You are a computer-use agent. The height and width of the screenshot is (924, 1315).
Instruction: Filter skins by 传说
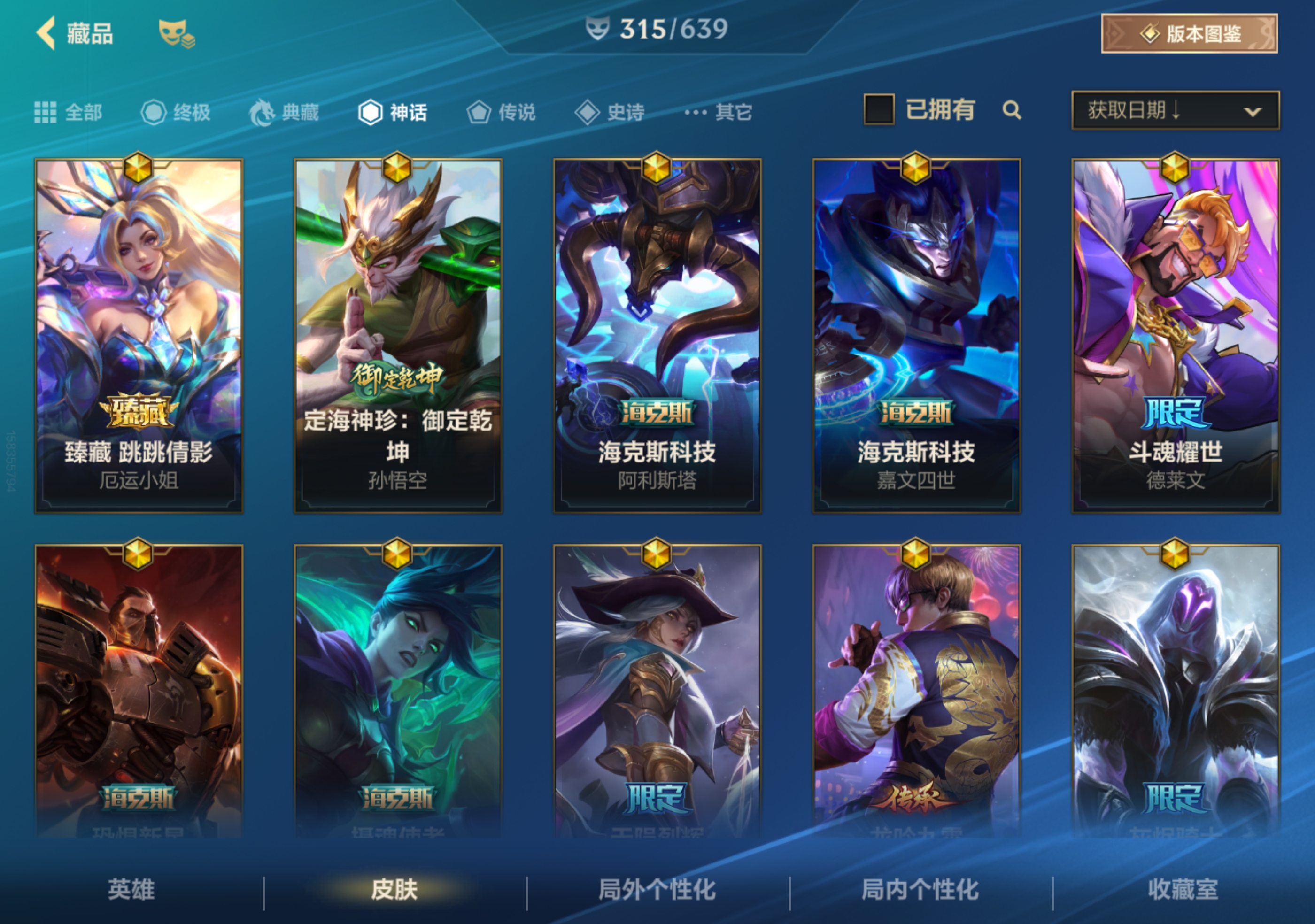point(501,112)
